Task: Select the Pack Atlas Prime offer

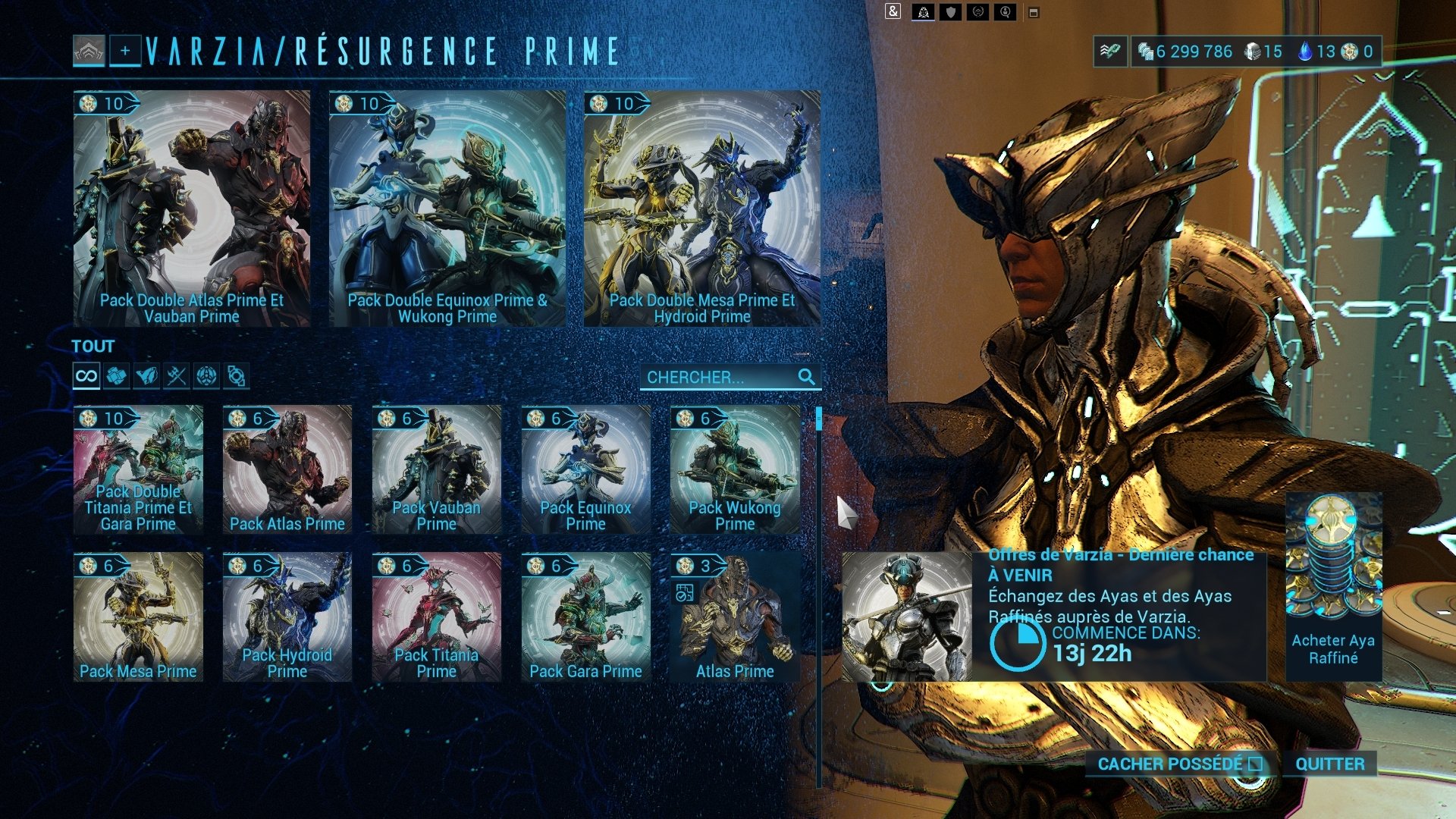Action: pyautogui.click(x=287, y=469)
